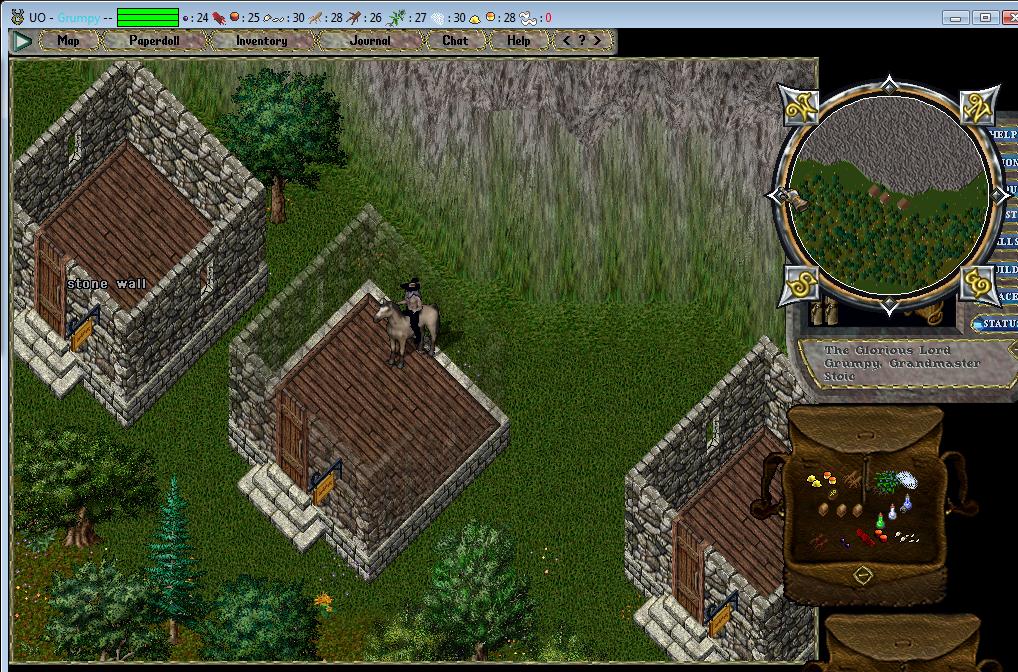Pick the green potion in the backpack
This screenshot has width=1018, height=672.
tap(881, 519)
